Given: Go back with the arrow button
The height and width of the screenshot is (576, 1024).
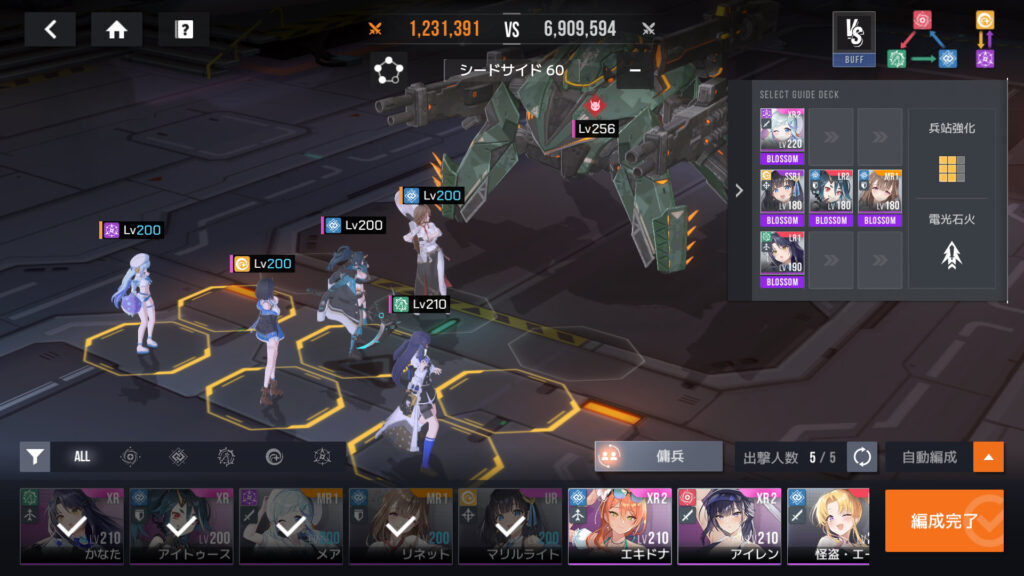Looking at the screenshot, I should [x=50, y=29].
